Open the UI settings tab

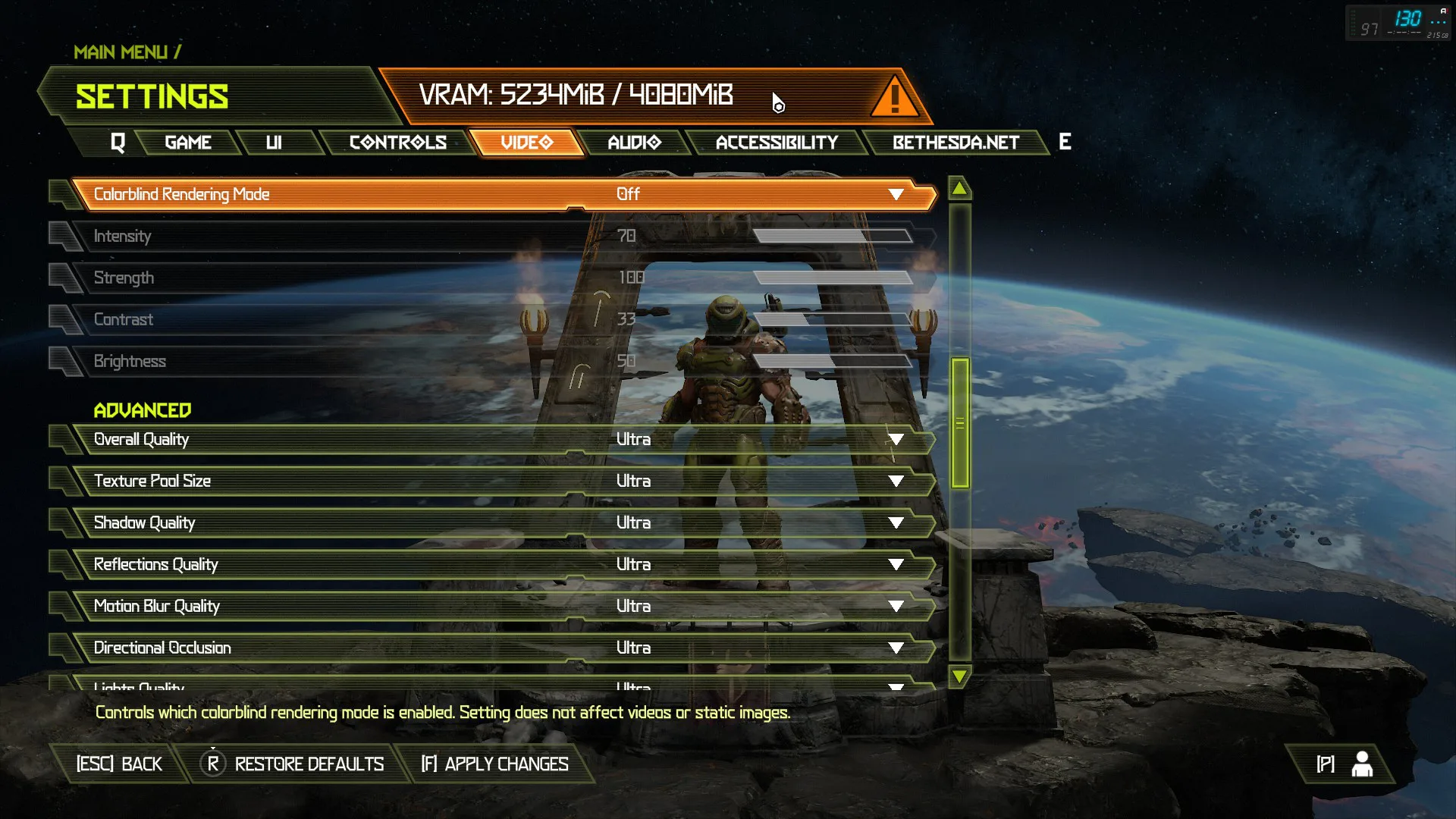[274, 143]
